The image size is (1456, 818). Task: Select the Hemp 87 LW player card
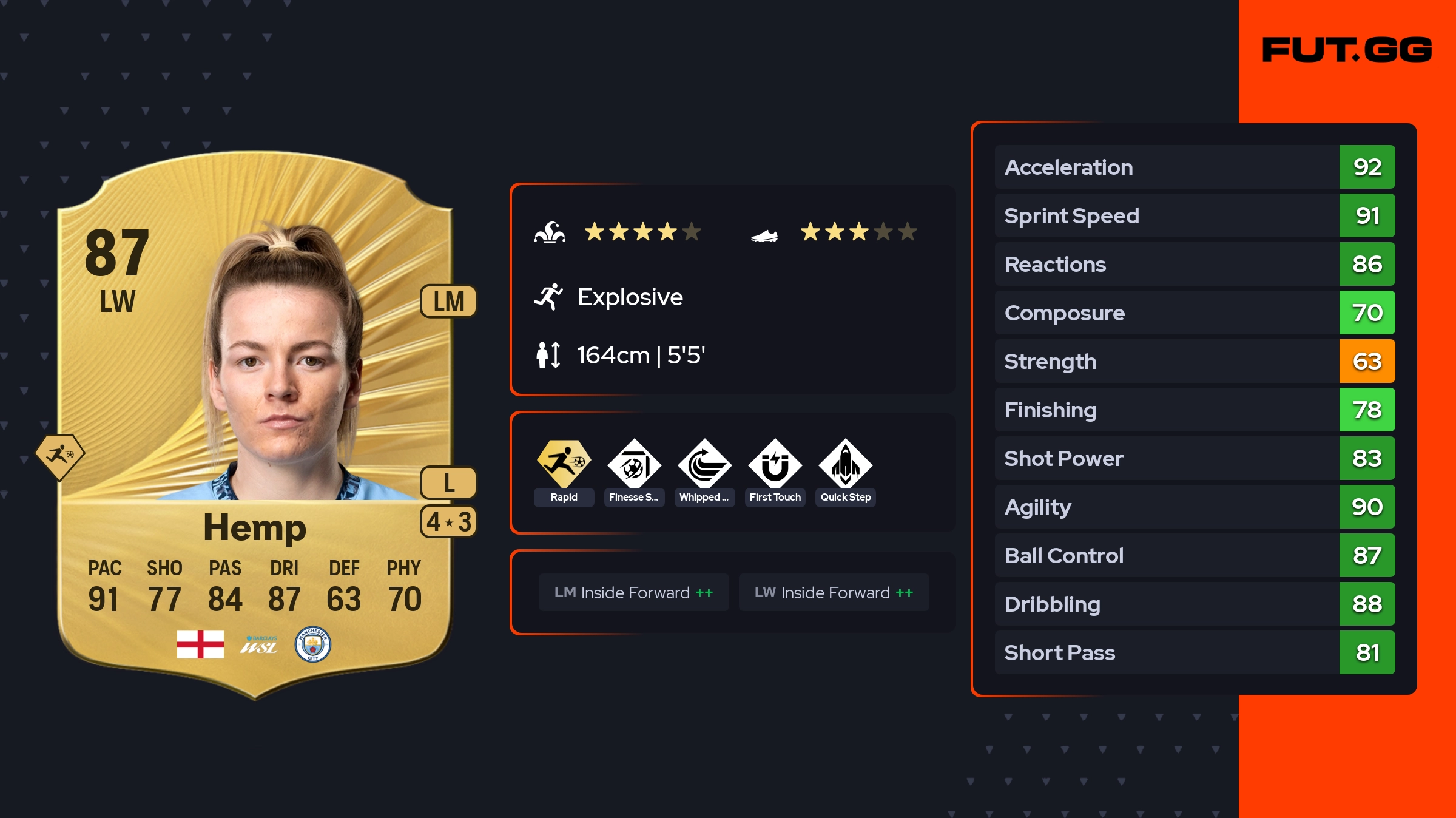[x=255, y=425]
